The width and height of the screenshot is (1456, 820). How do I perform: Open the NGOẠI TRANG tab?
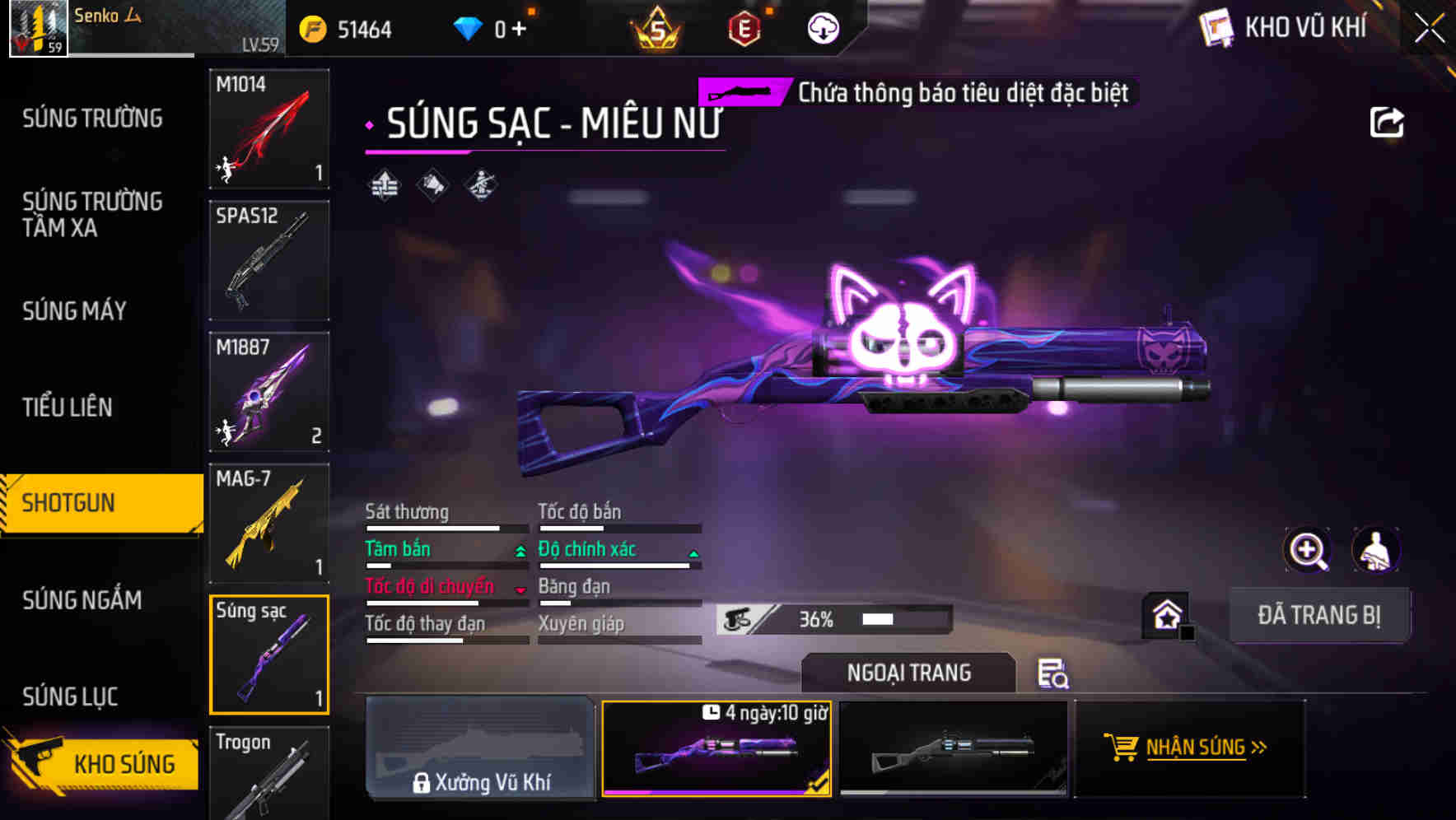pos(908,673)
